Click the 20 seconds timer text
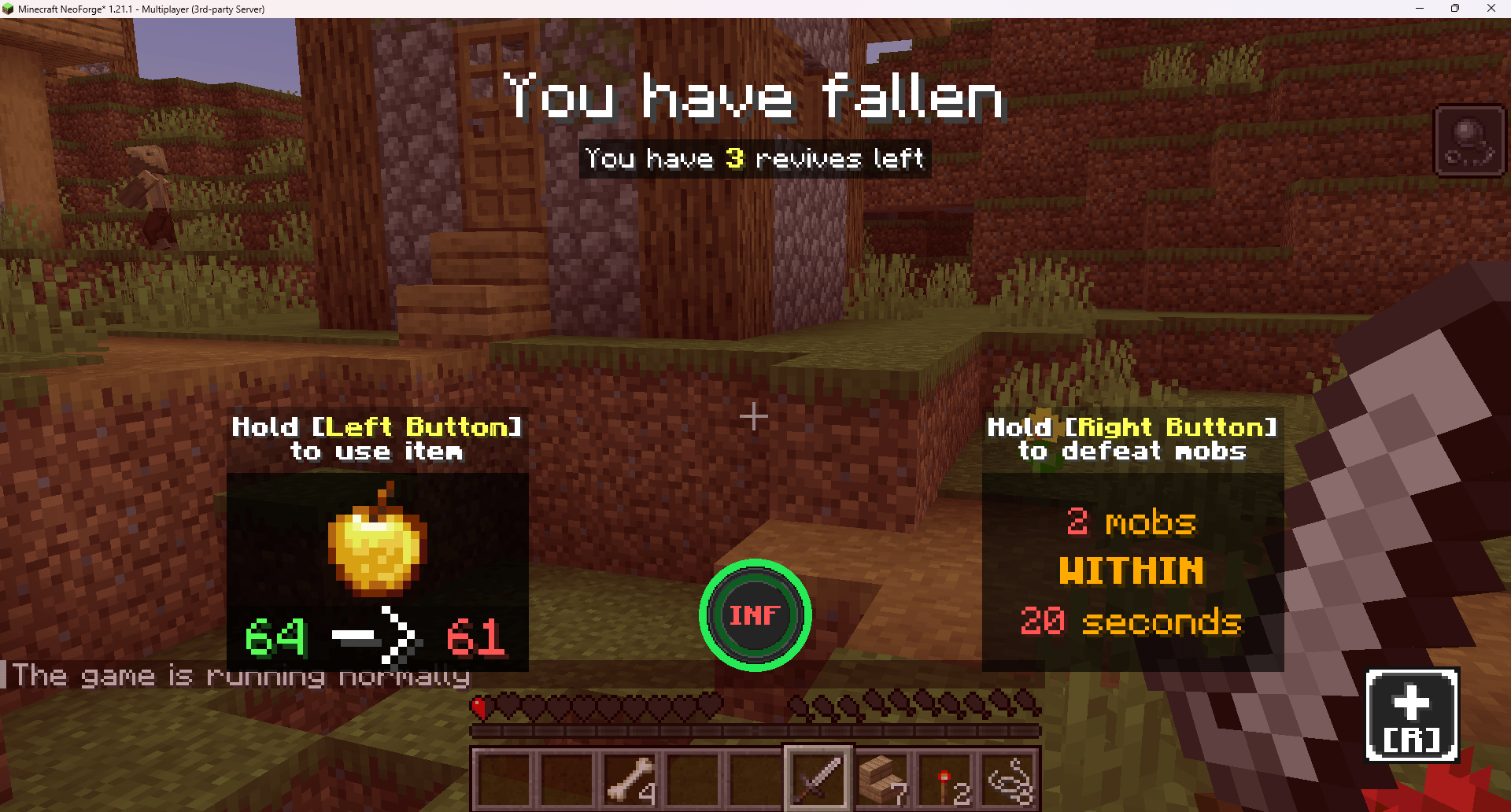The image size is (1511, 812). coord(1131,622)
